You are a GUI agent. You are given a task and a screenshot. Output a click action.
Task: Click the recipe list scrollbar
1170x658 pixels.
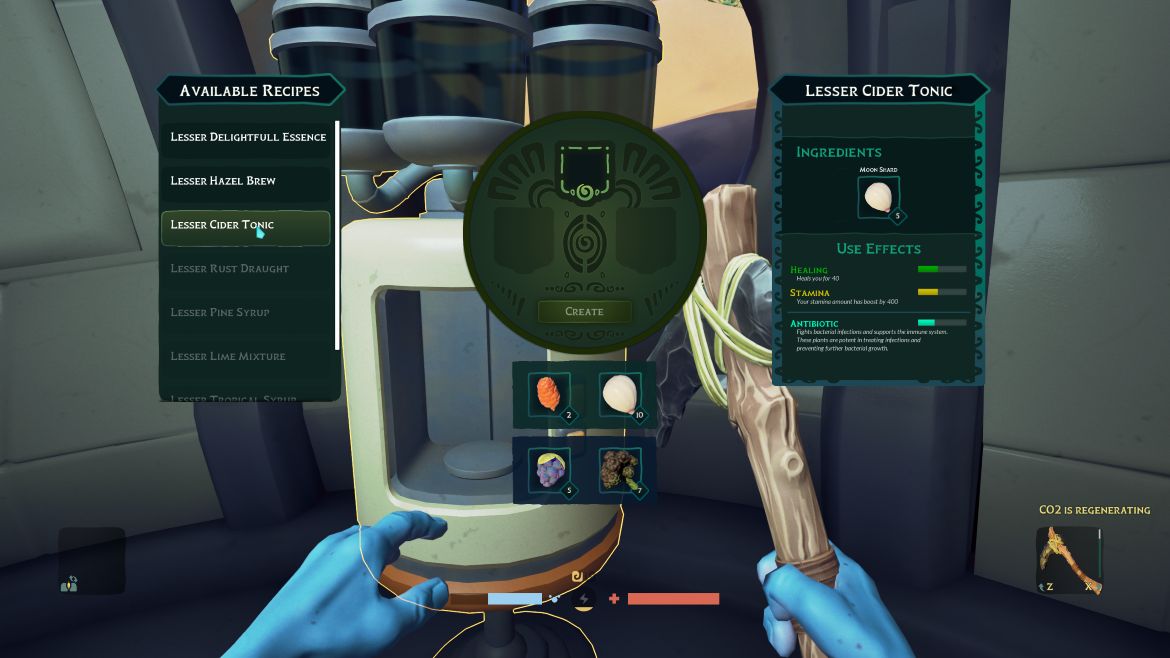[337, 235]
